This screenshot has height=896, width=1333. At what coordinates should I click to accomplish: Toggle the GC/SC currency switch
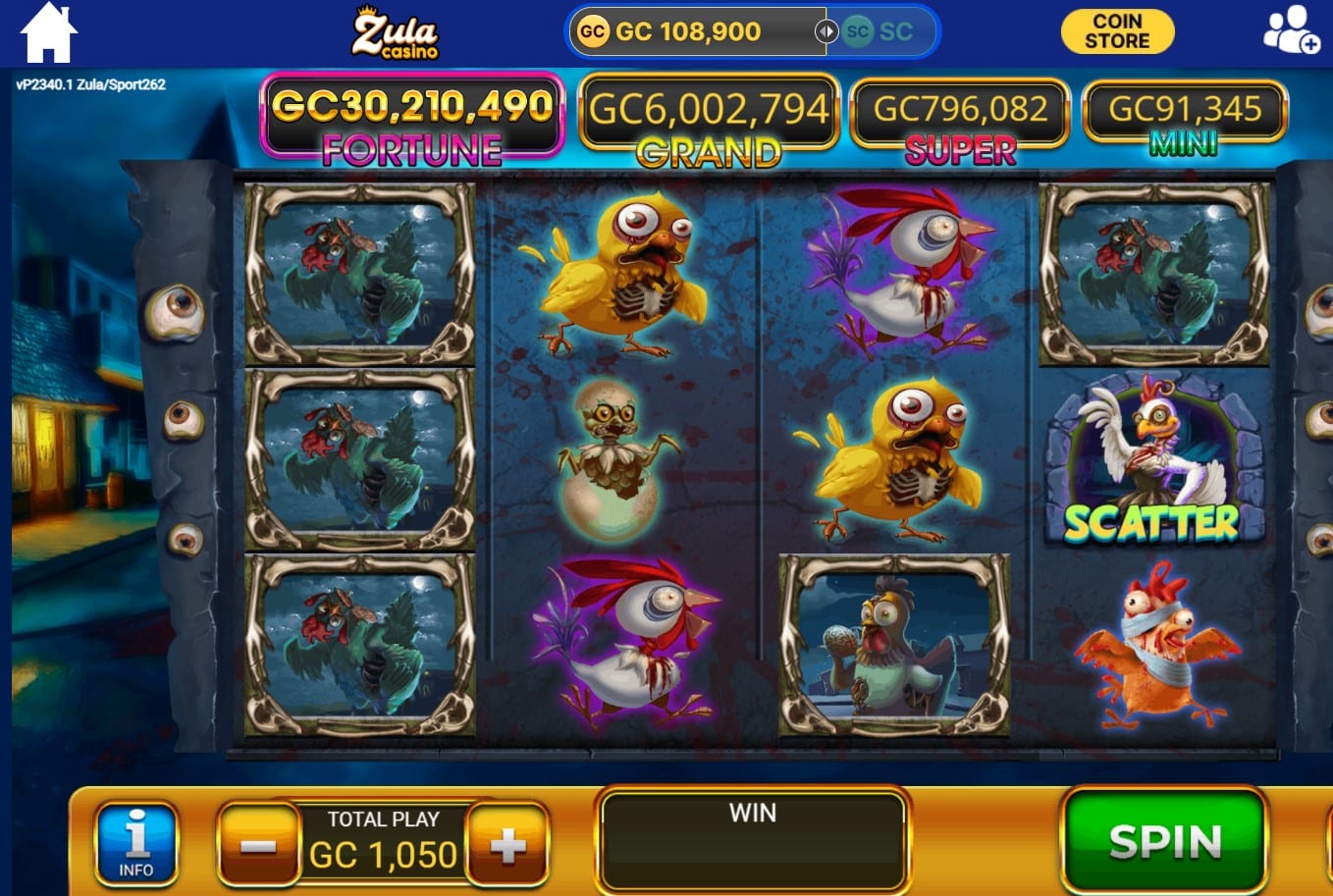point(826,31)
